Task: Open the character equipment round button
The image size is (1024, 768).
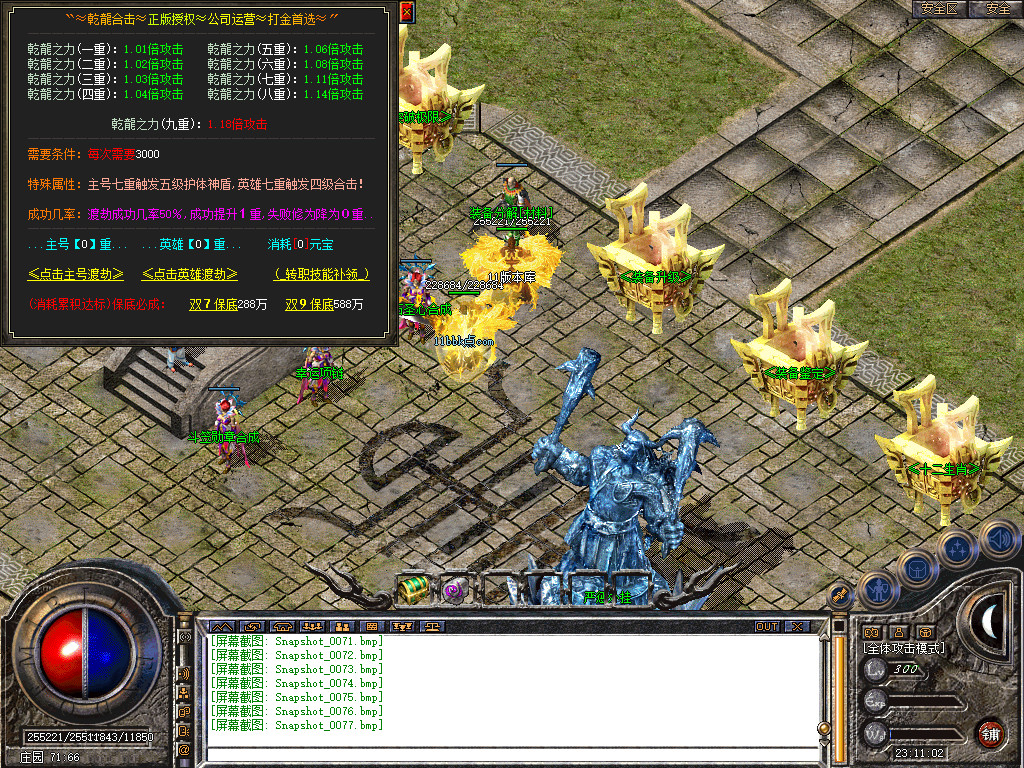Action: (x=877, y=590)
